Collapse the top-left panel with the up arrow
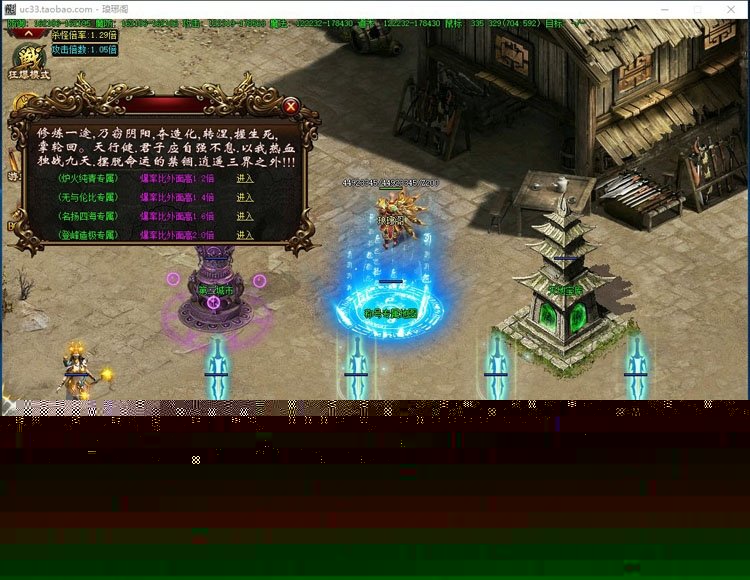This screenshot has width=750, height=580. click(x=28, y=33)
